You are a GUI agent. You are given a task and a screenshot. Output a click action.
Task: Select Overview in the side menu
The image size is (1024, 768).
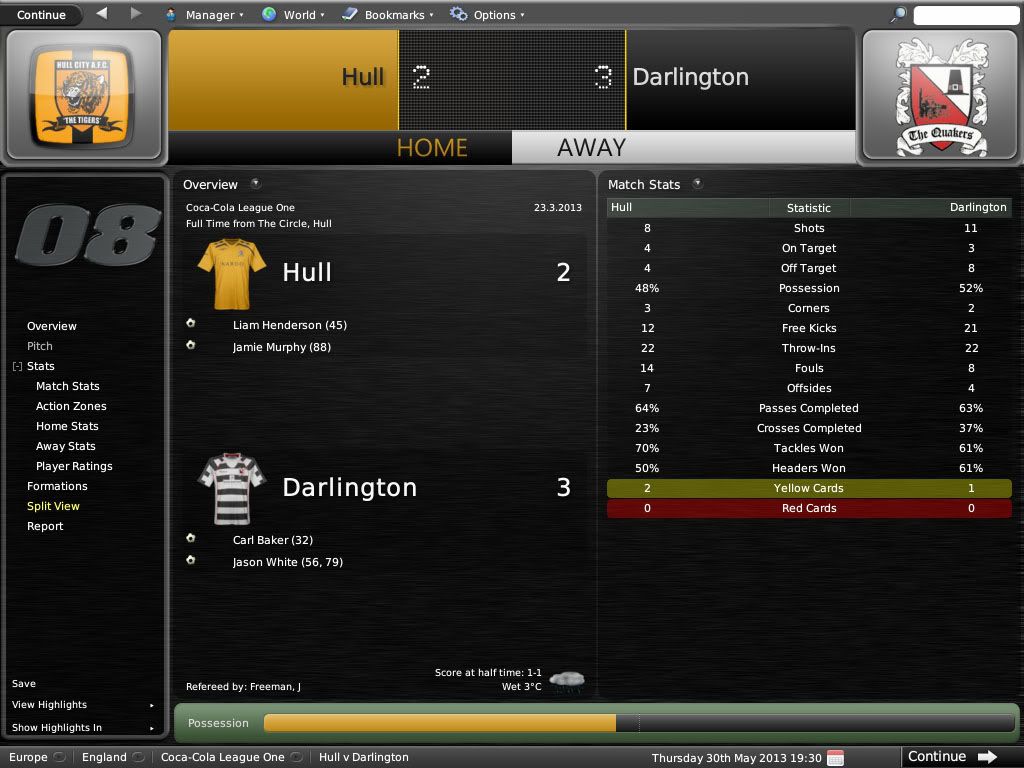tap(52, 326)
